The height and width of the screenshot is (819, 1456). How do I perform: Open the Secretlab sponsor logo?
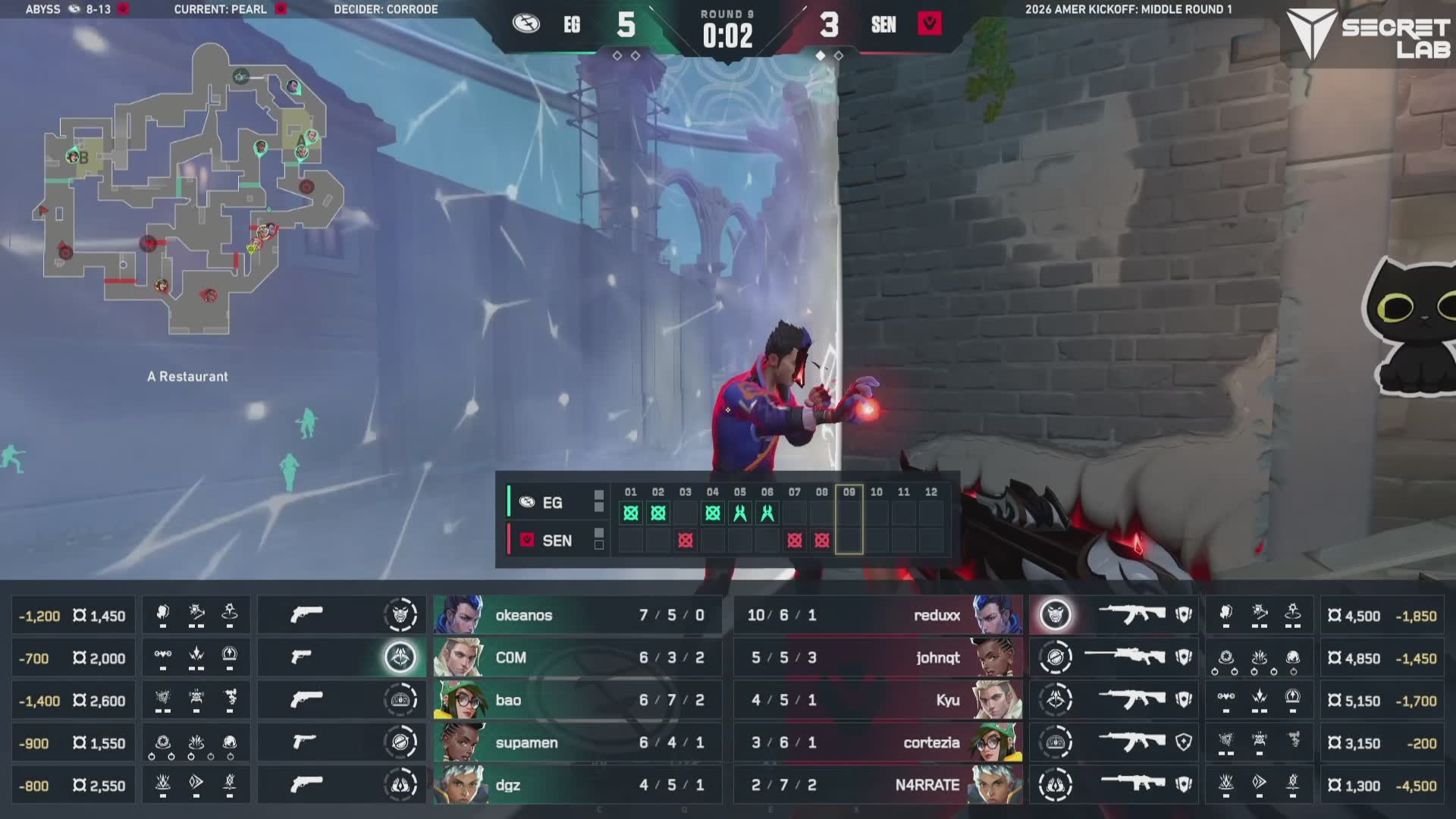coord(1370,36)
